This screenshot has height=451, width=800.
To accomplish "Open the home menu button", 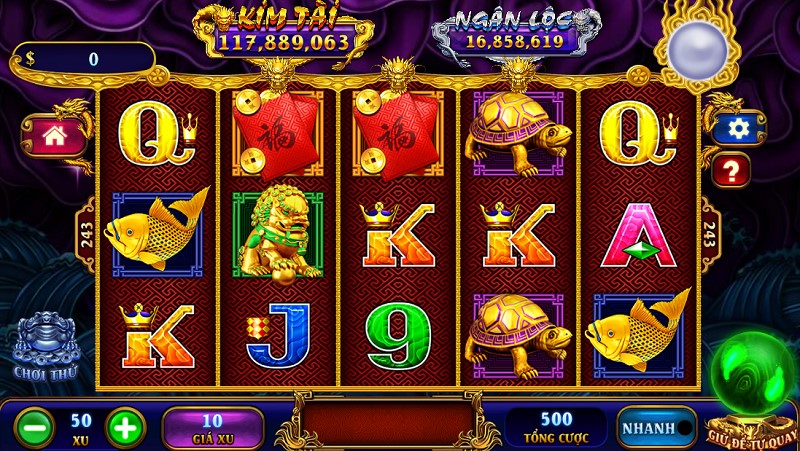I will coord(54,136).
